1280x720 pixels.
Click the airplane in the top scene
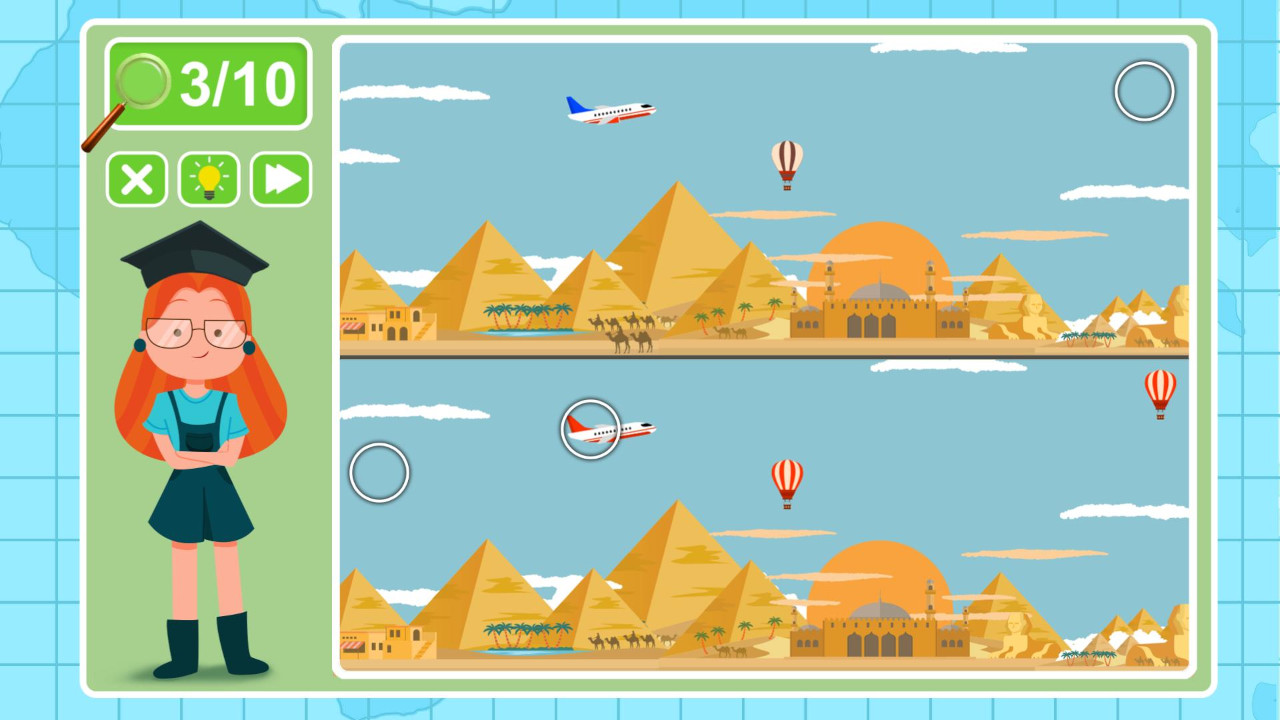(x=611, y=110)
